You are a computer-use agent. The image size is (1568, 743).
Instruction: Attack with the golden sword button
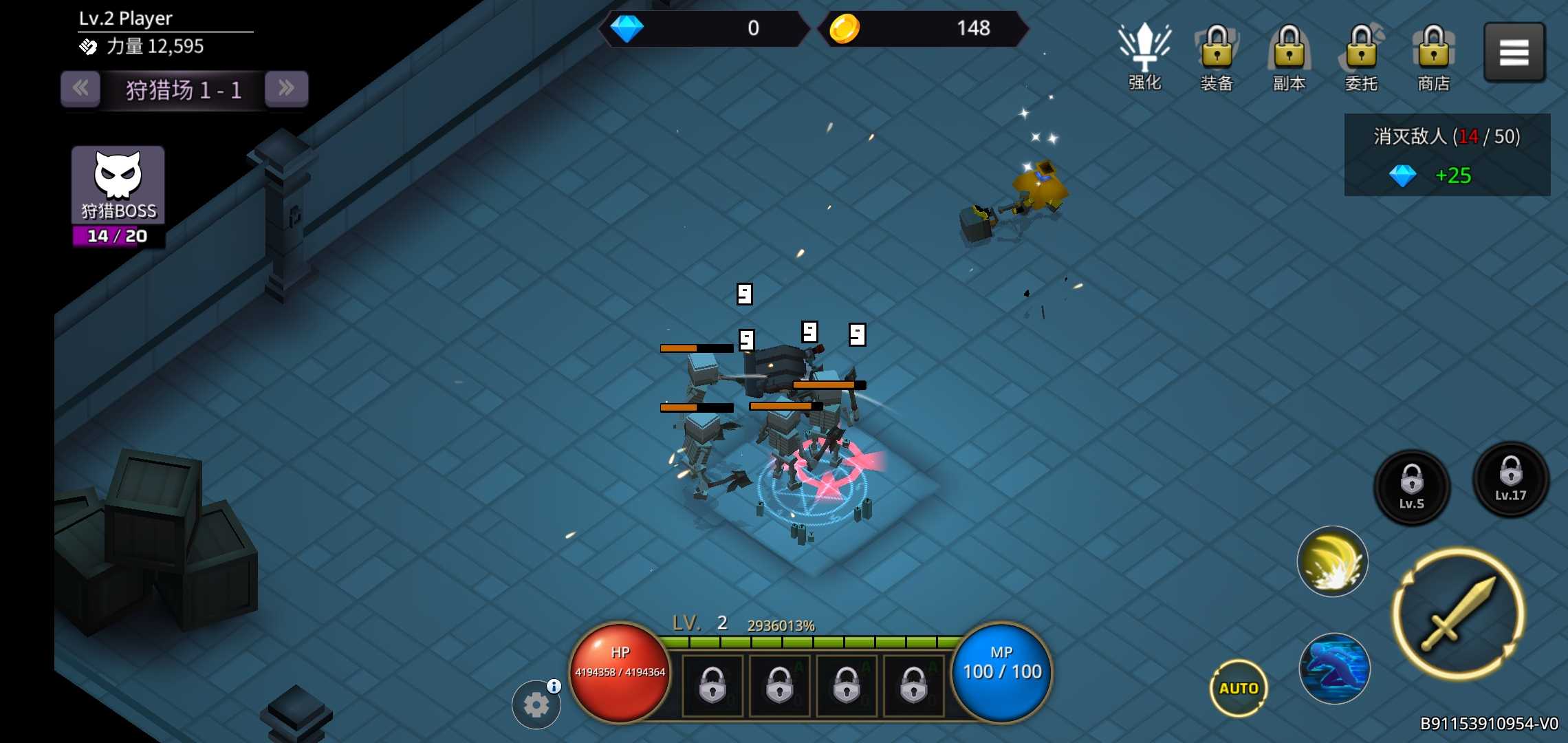pyautogui.click(x=1459, y=614)
